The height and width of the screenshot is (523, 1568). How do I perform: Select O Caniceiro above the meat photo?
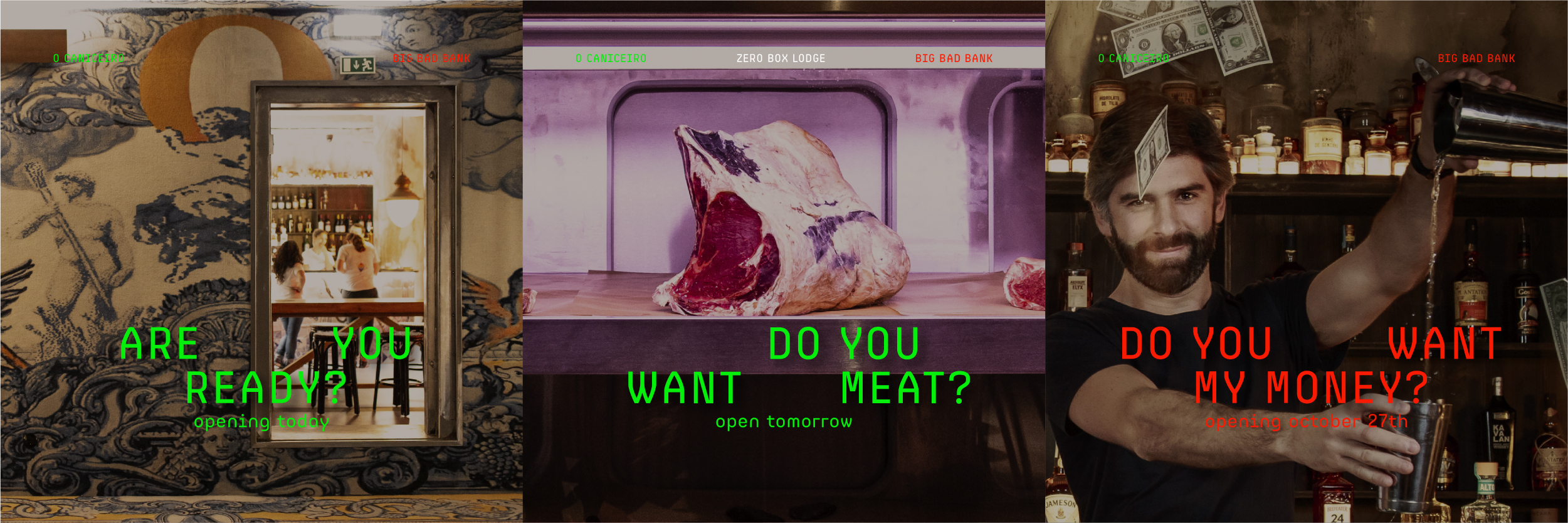point(611,58)
